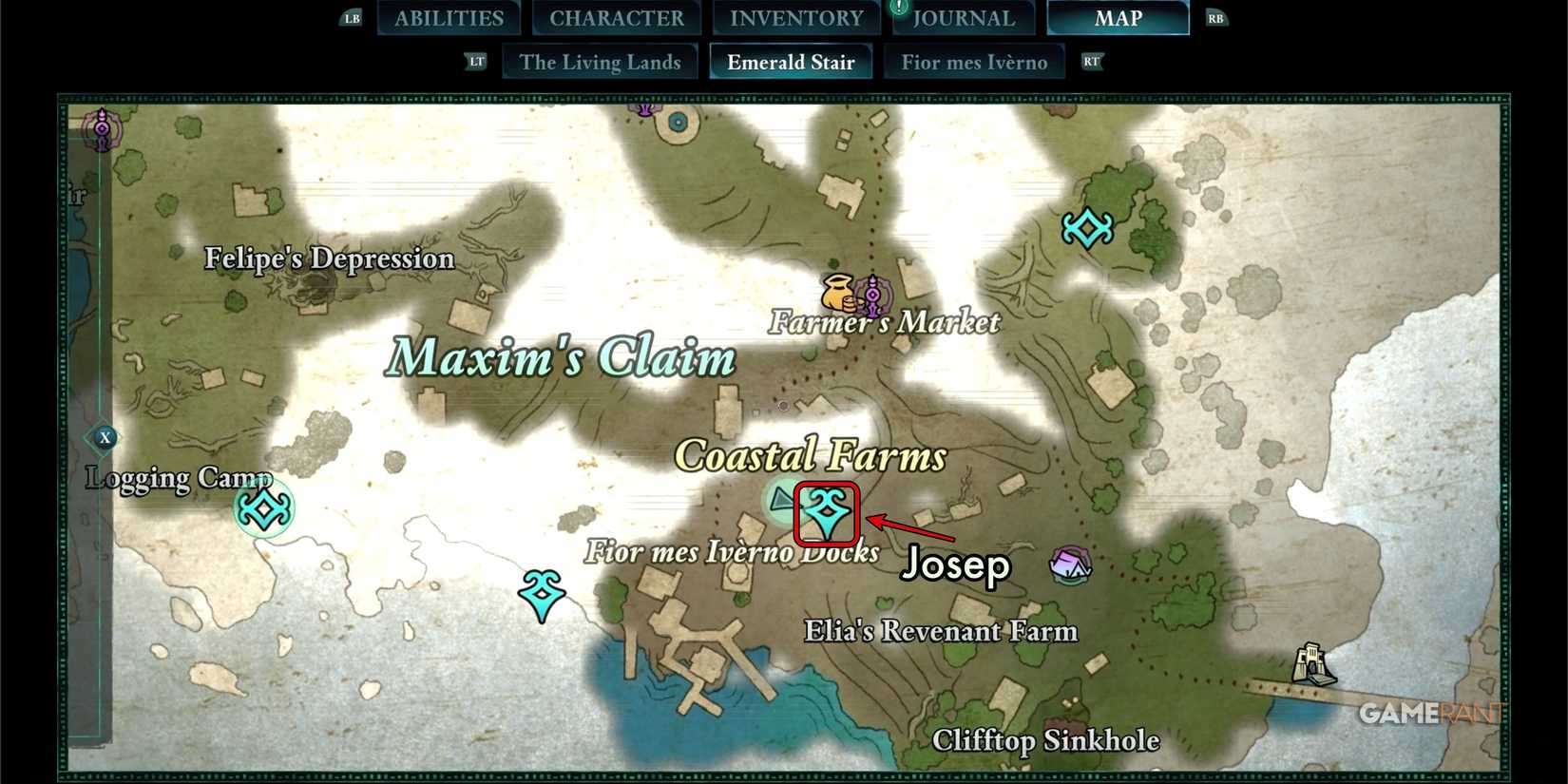The width and height of the screenshot is (1568, 784).
Task: Click the LB shoulder button prompt
Action: tap(351, 16)
